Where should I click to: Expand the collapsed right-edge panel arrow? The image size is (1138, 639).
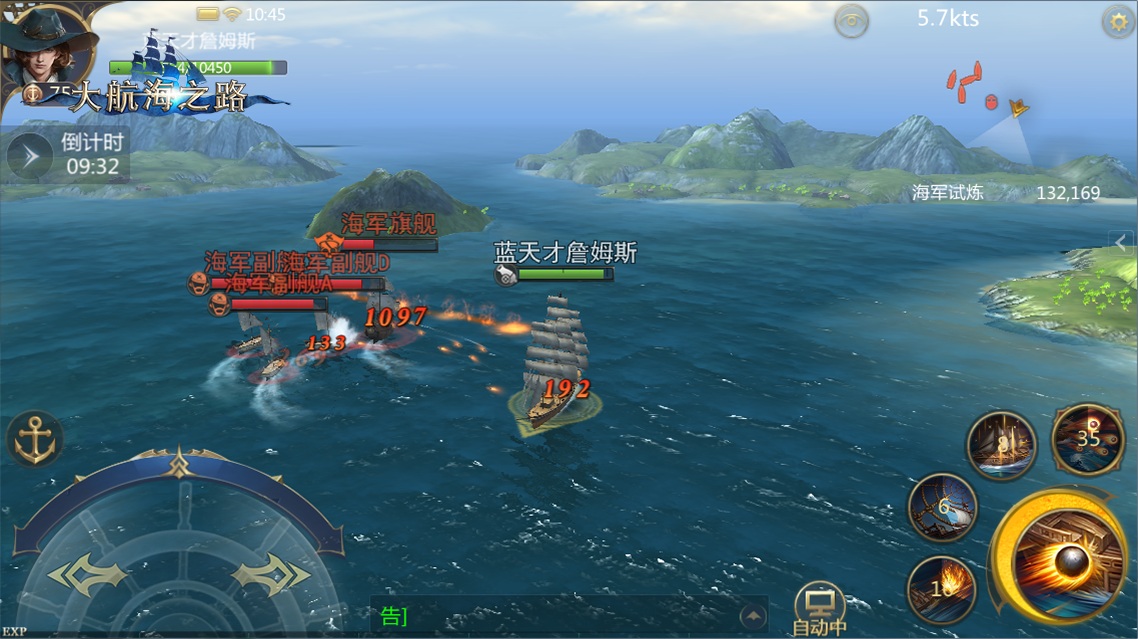pos(1123,242)
